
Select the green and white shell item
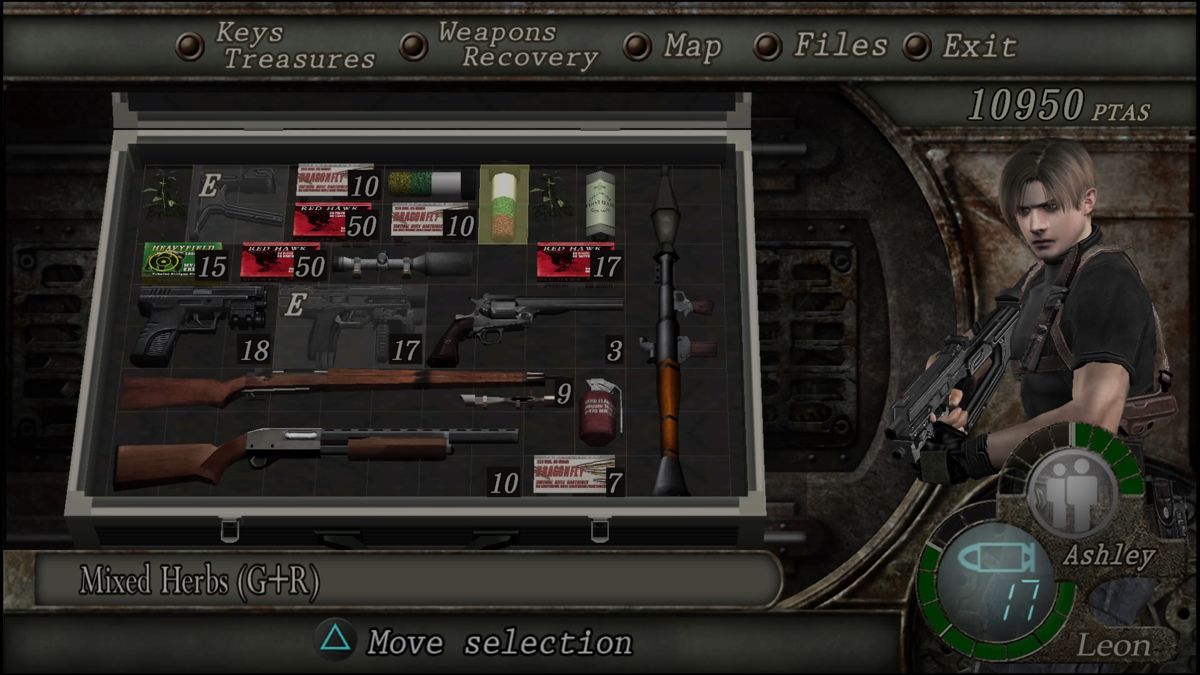tap(430, 183)
